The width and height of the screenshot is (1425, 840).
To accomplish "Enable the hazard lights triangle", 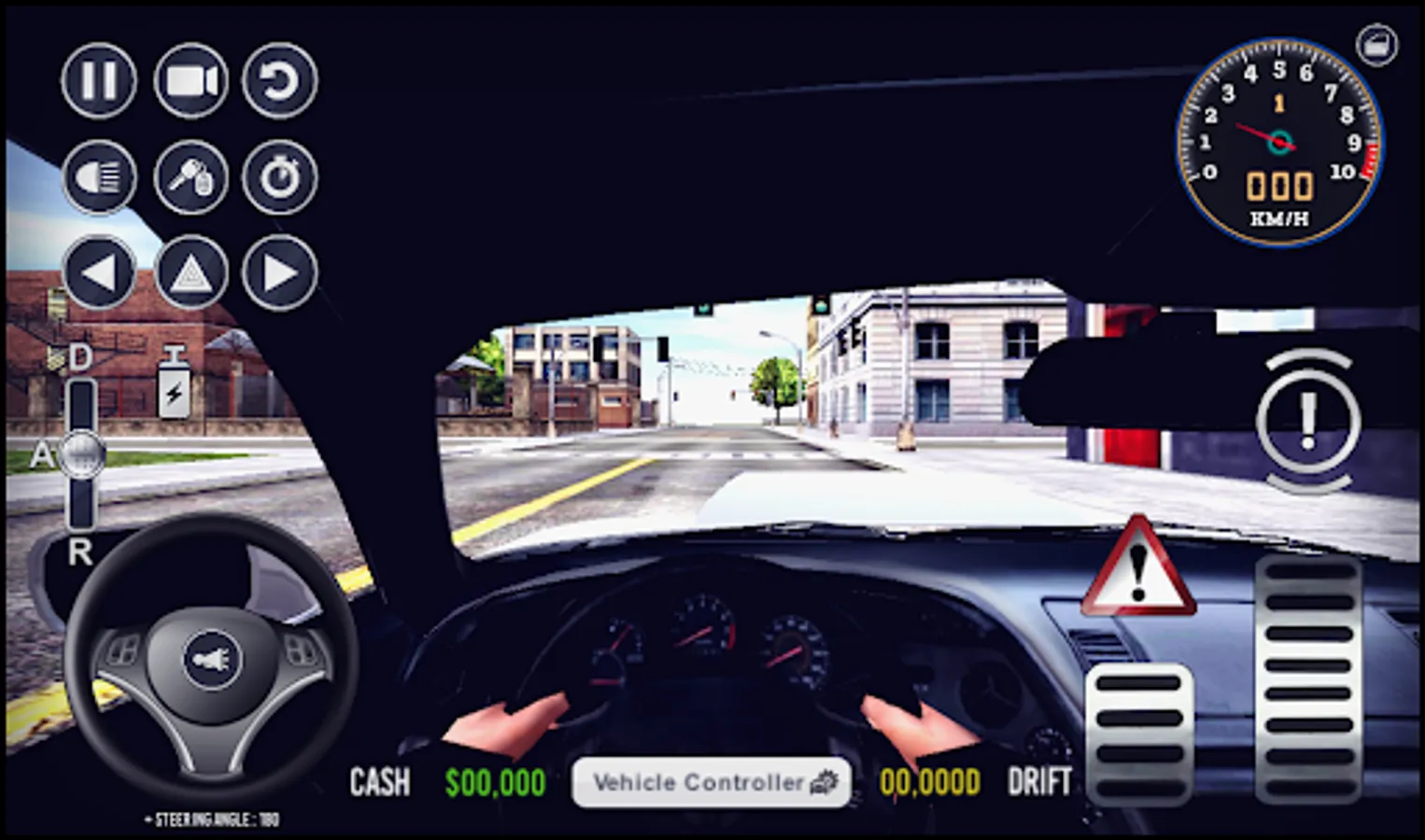I will tap(189, 273).
